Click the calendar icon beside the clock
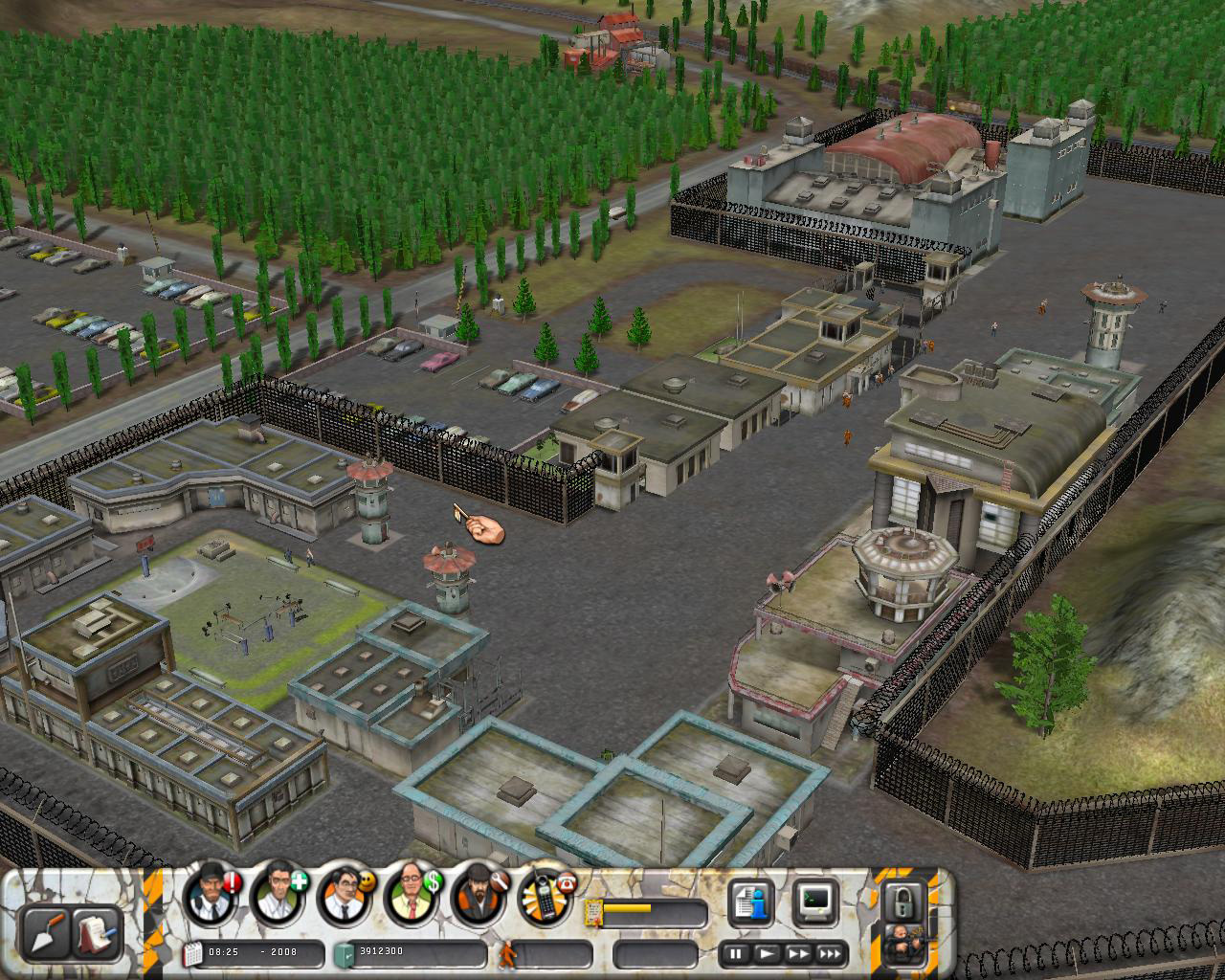Image resolution: width=1225 pixels, height=980 pixels. coord(190,952)
